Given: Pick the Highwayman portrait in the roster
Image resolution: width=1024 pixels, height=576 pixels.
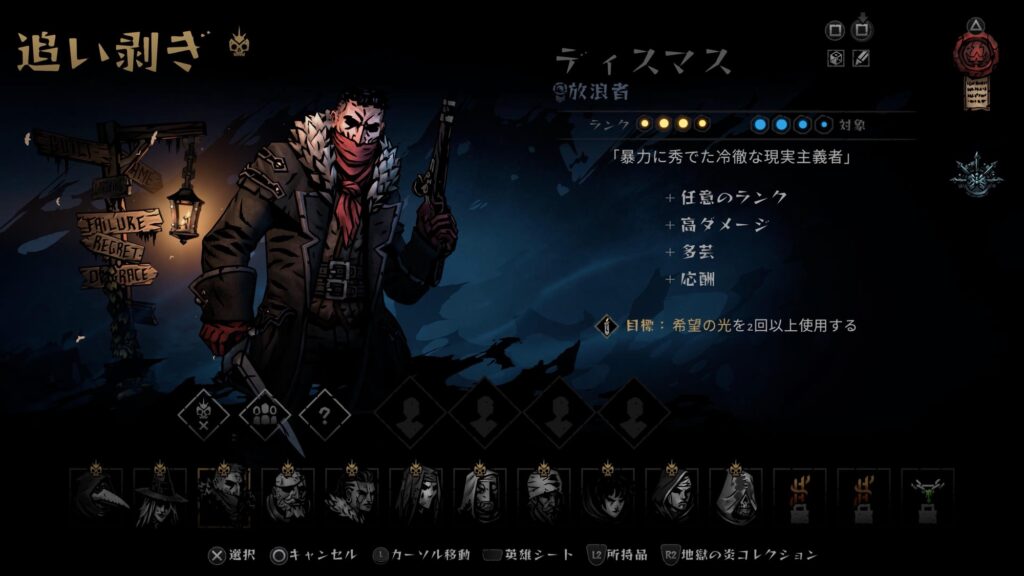Looking at the screenshot, I should pos(225,496).
